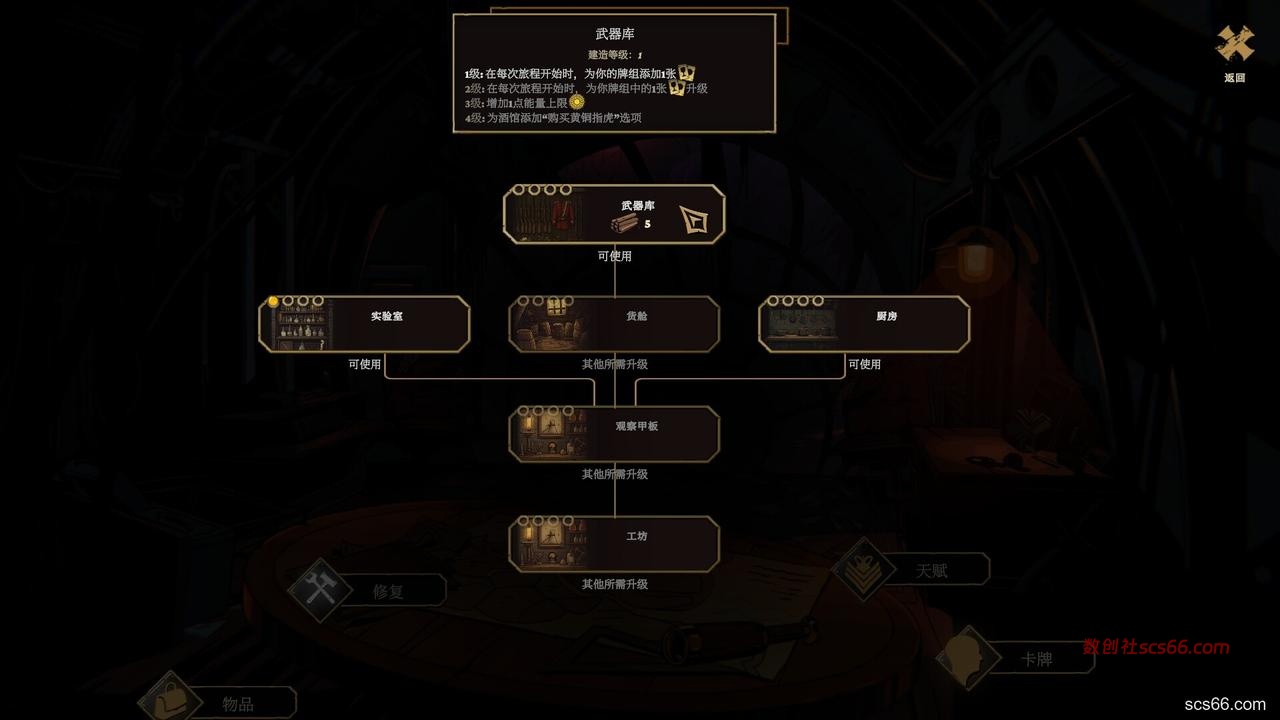This screenshot has height=720, width=1280.
Task: Select the 武器库 armory upgrade node
Action: click(614, 214)
